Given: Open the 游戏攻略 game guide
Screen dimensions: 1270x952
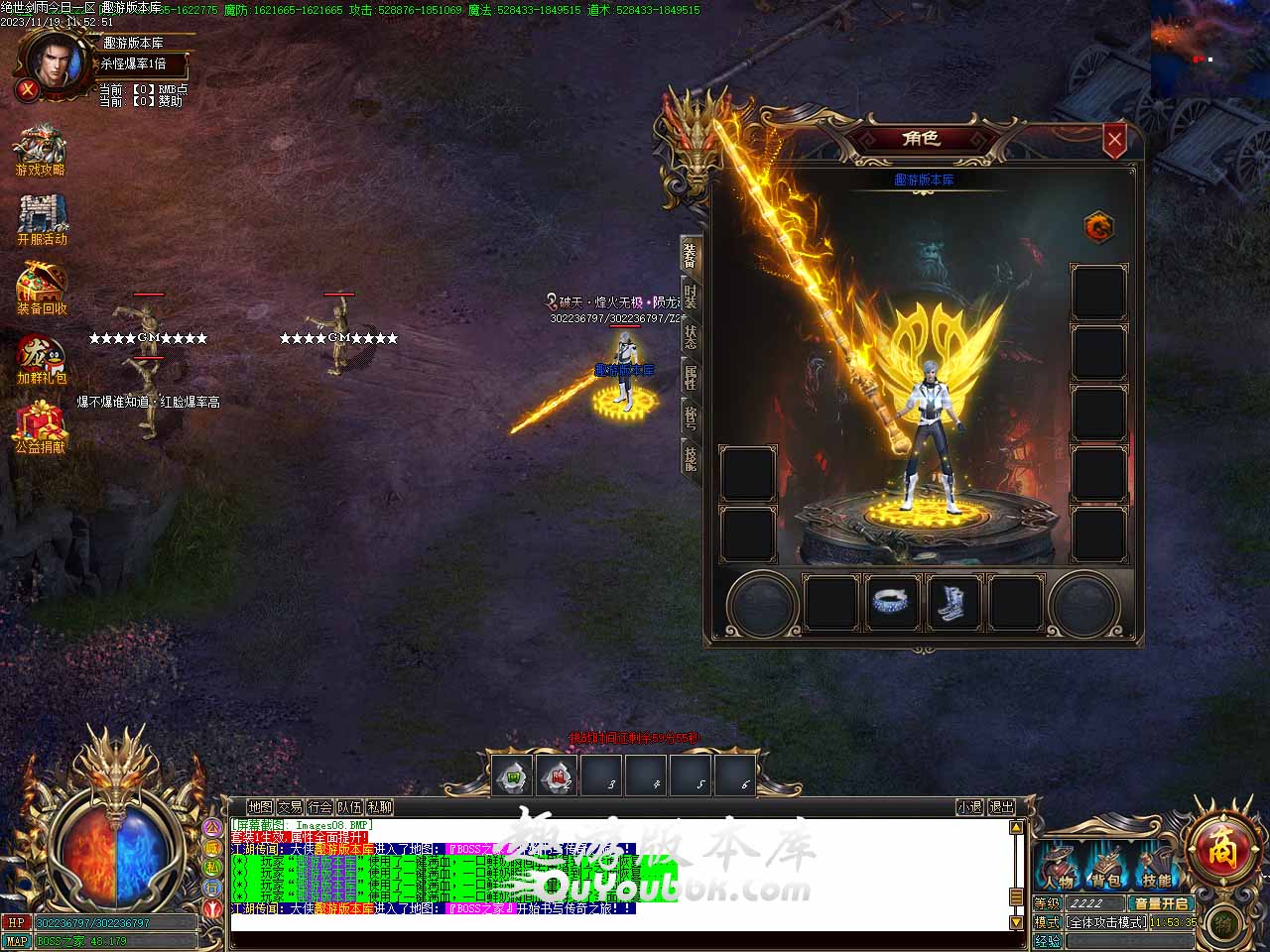Looking at the screenshot, I should point(40,151).
